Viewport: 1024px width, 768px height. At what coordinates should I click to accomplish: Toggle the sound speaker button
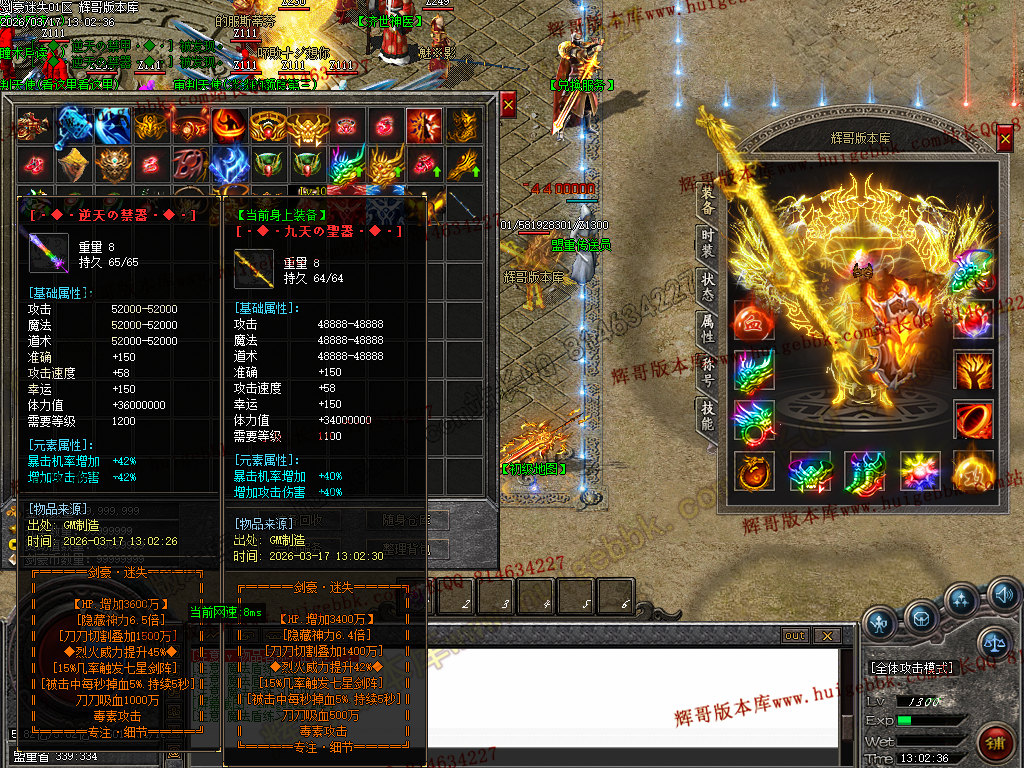1003,597
